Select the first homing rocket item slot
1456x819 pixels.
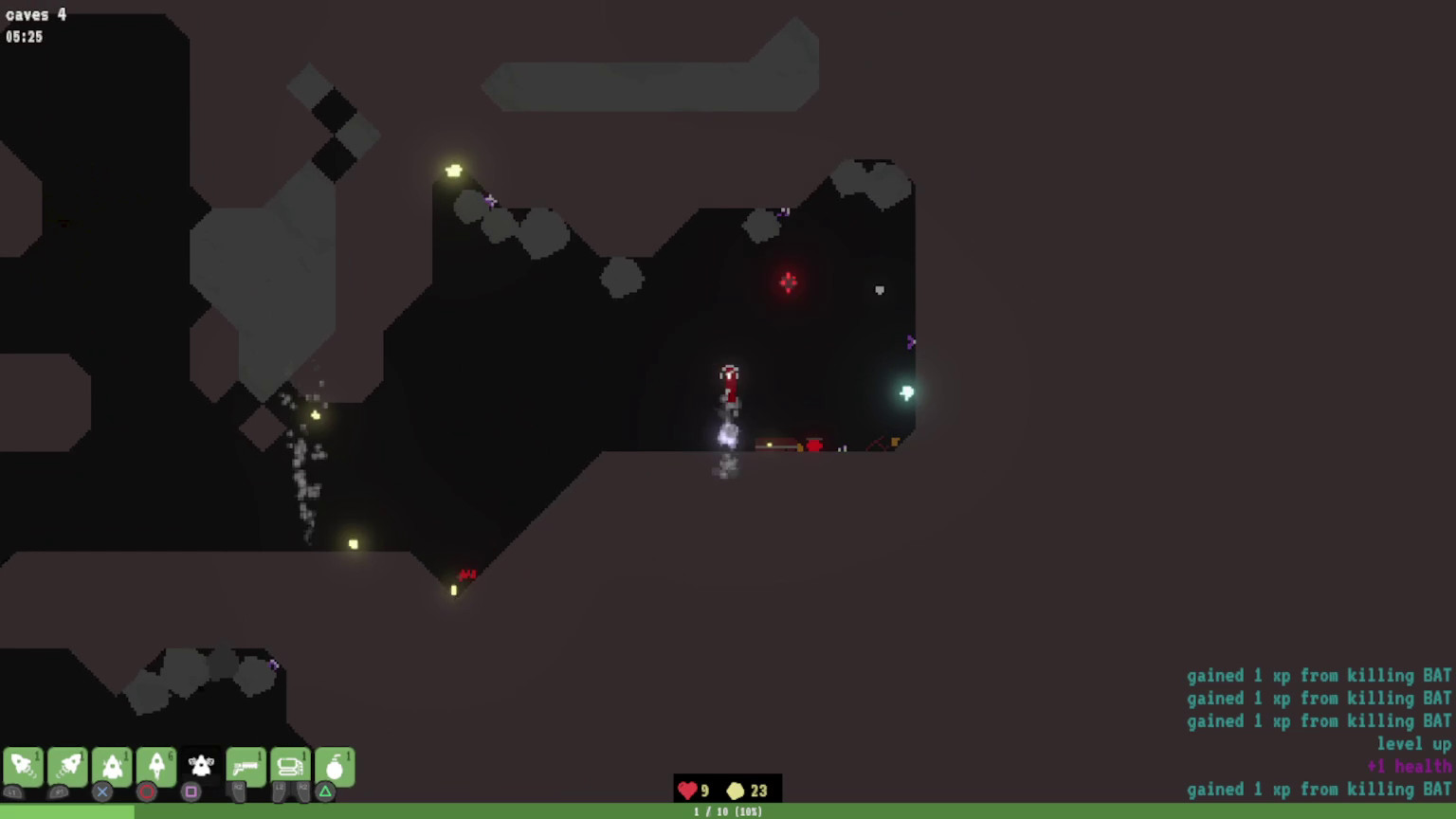24,766
